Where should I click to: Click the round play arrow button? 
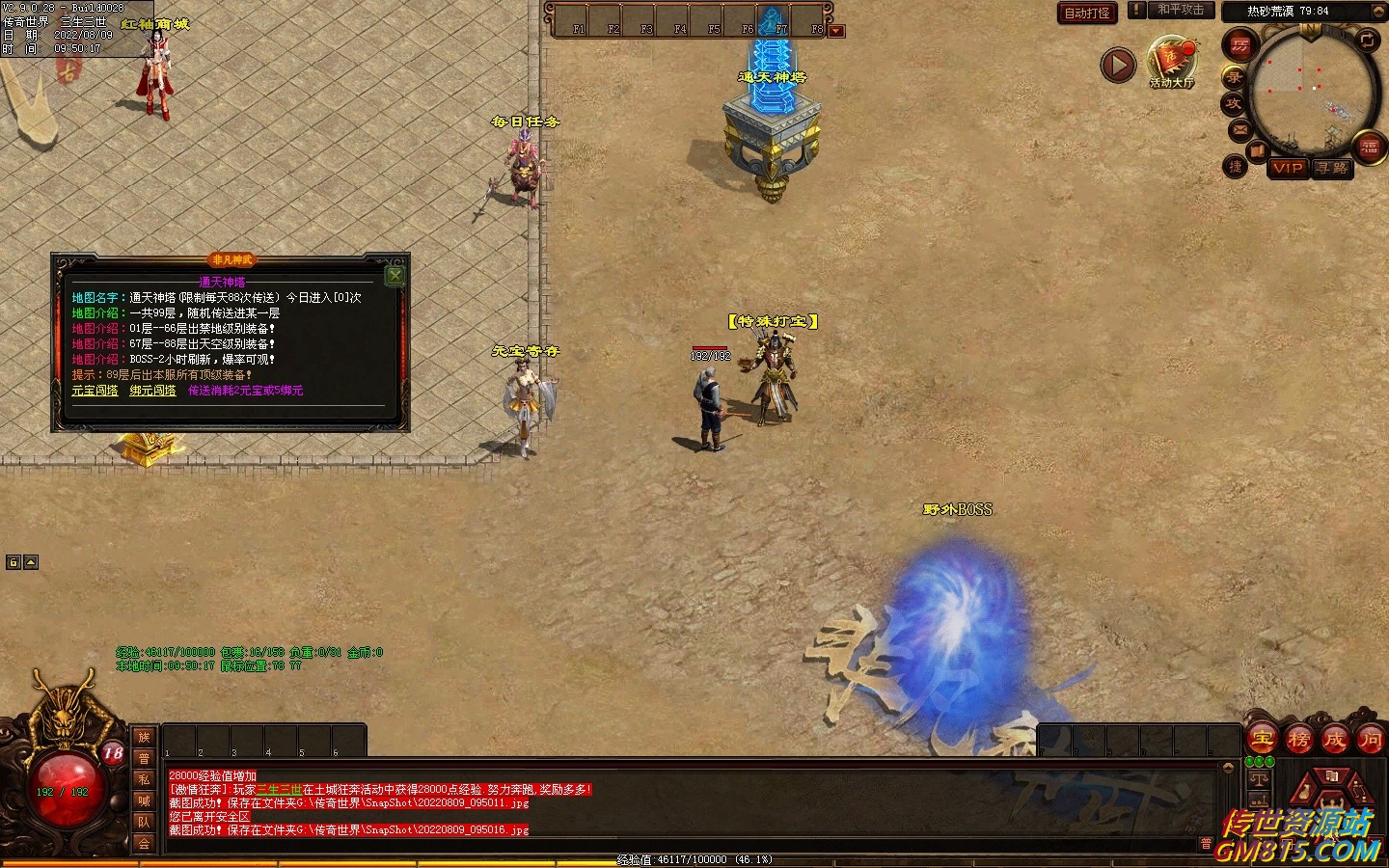click(1118, 66)
